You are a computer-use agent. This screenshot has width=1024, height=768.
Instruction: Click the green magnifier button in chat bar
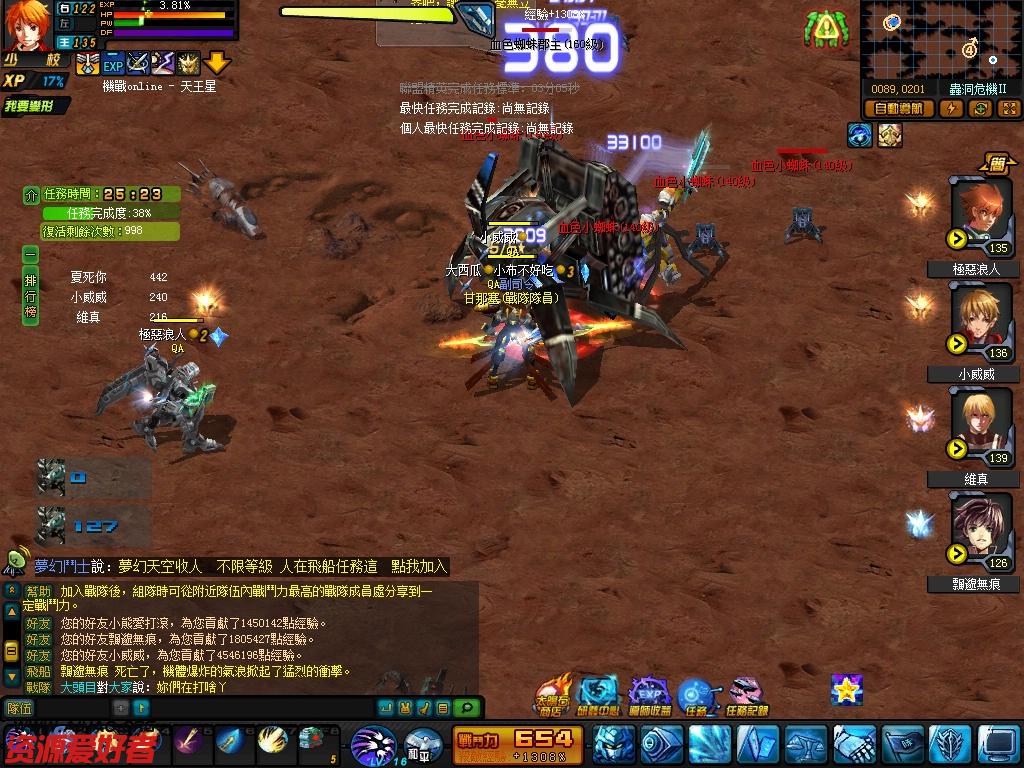point(466,708)
